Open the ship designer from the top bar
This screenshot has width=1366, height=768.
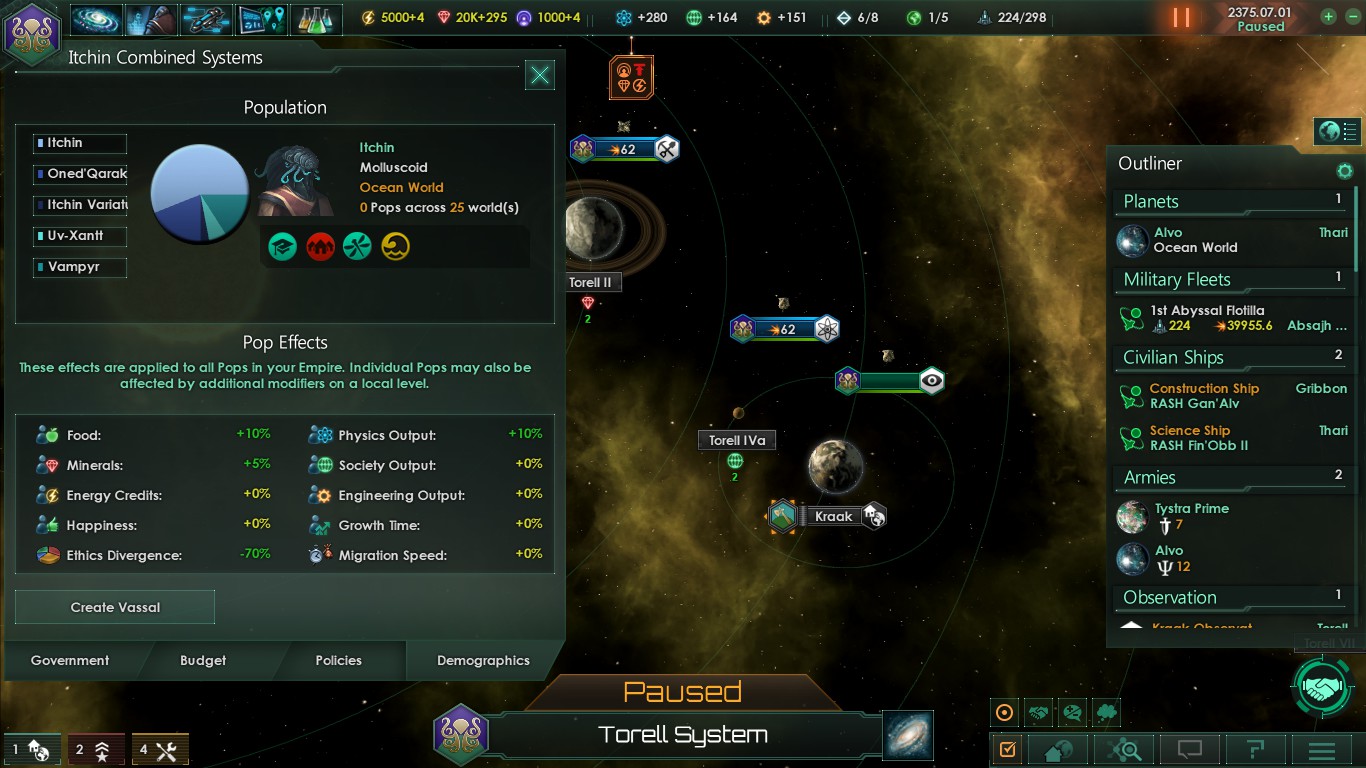[x=206, y=19]
